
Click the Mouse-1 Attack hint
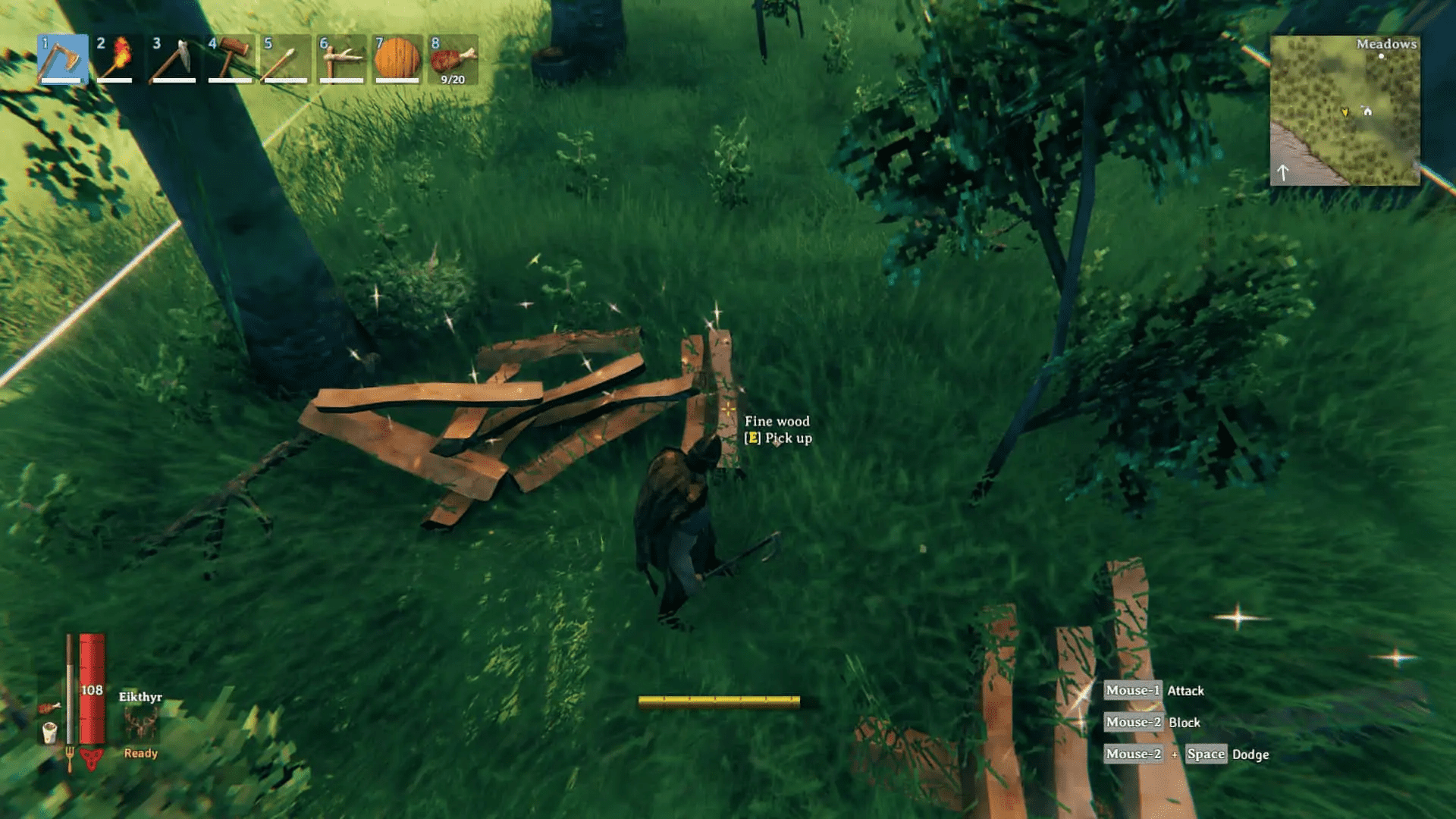click(1154, 691)
